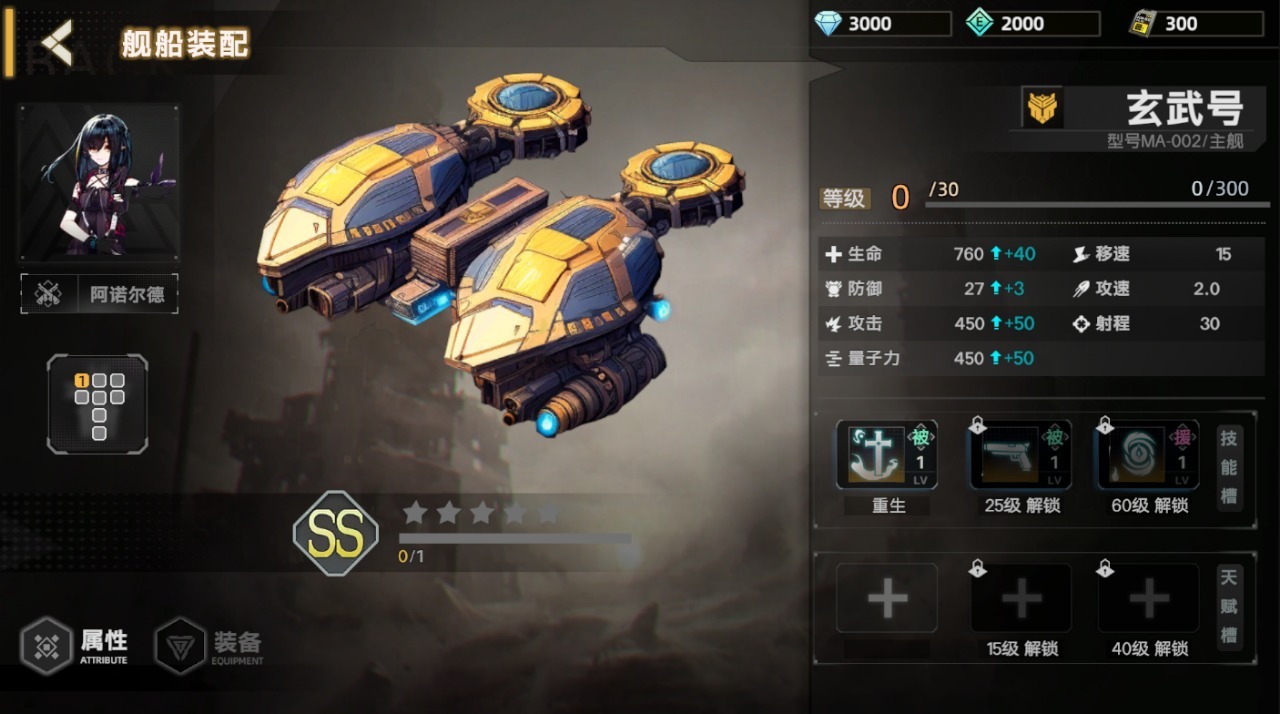Select the 重生 anchor skill icon

(887, 455)
